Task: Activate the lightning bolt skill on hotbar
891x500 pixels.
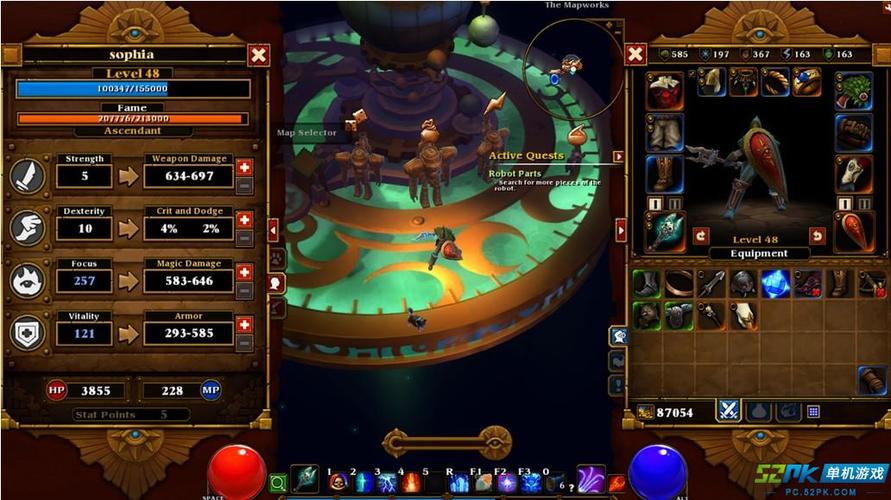Action: [387, 483]
